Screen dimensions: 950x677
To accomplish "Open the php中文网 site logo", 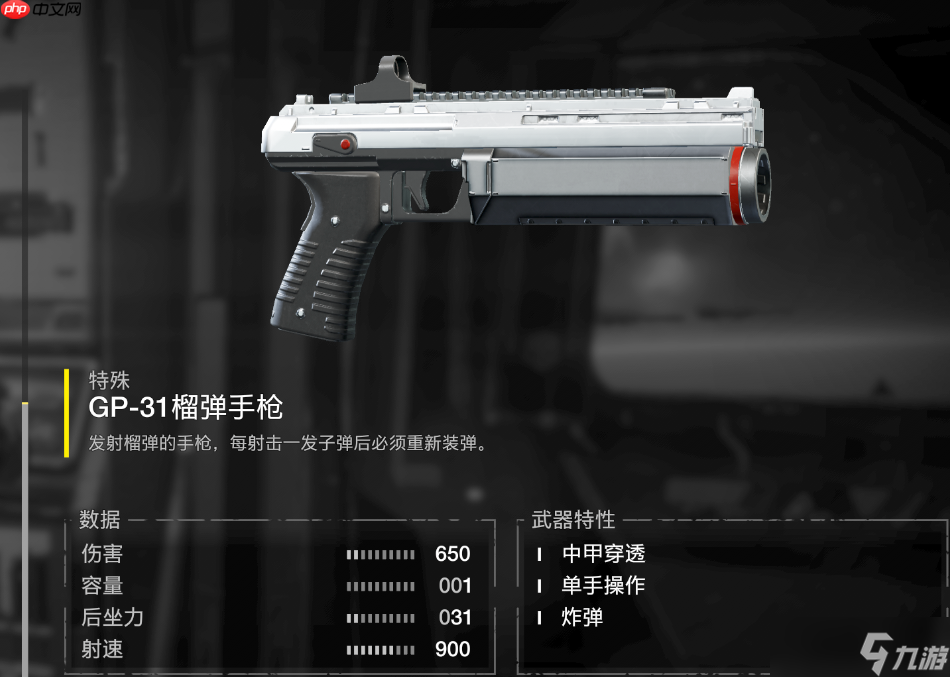I will [42, 13].
